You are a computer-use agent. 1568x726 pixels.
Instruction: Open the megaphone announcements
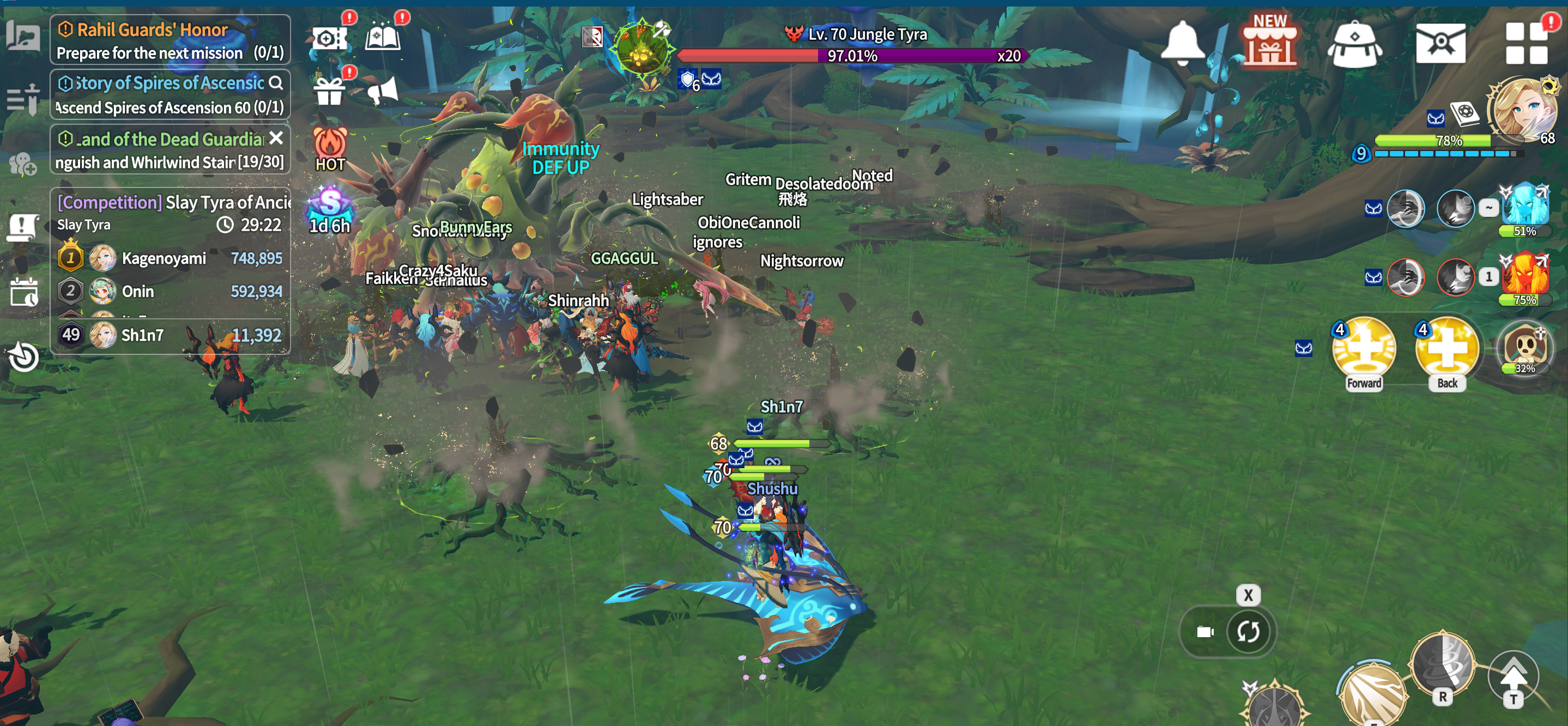point(383,91)
